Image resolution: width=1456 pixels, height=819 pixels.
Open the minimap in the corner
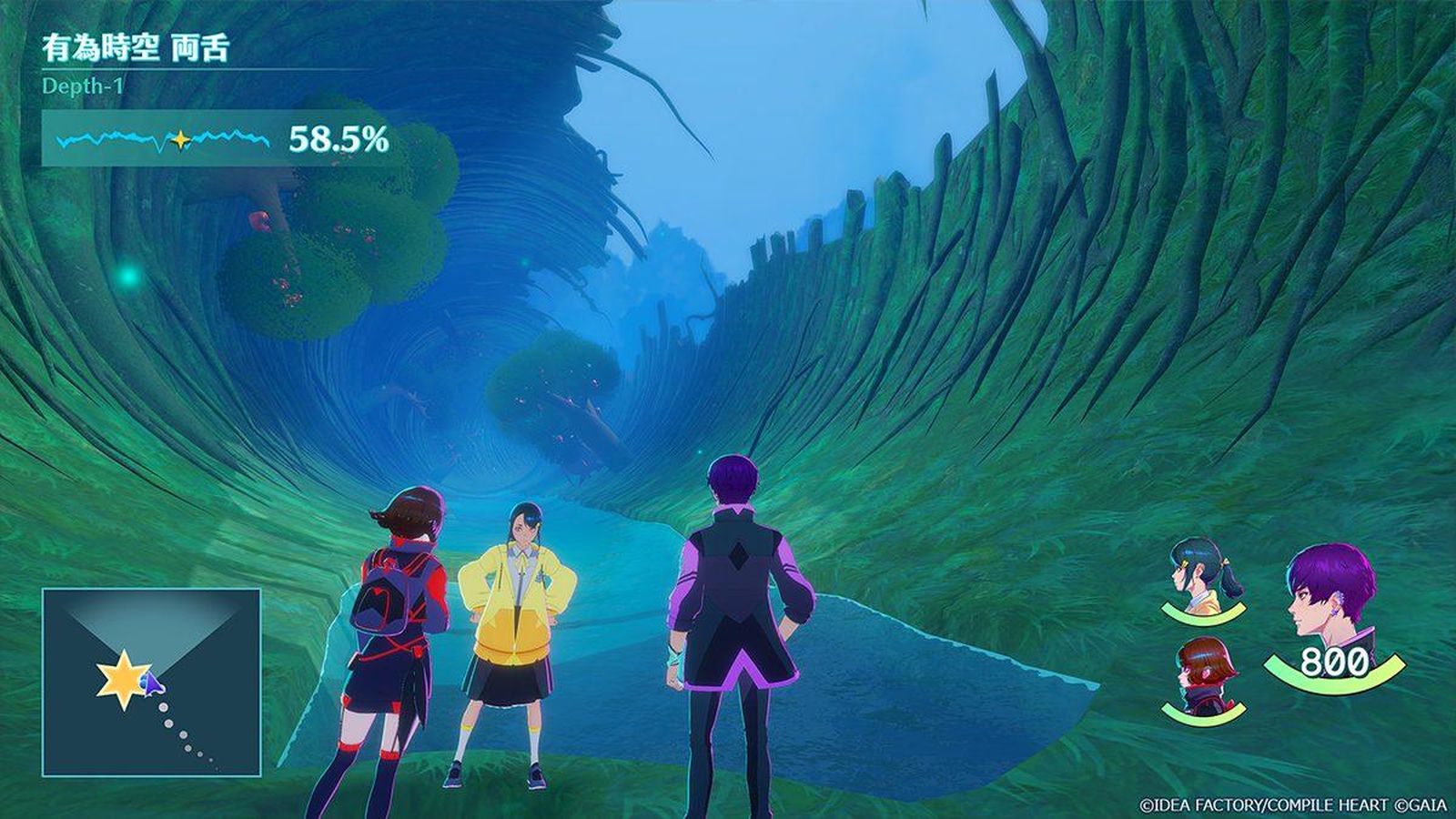(x=151, y=682)
